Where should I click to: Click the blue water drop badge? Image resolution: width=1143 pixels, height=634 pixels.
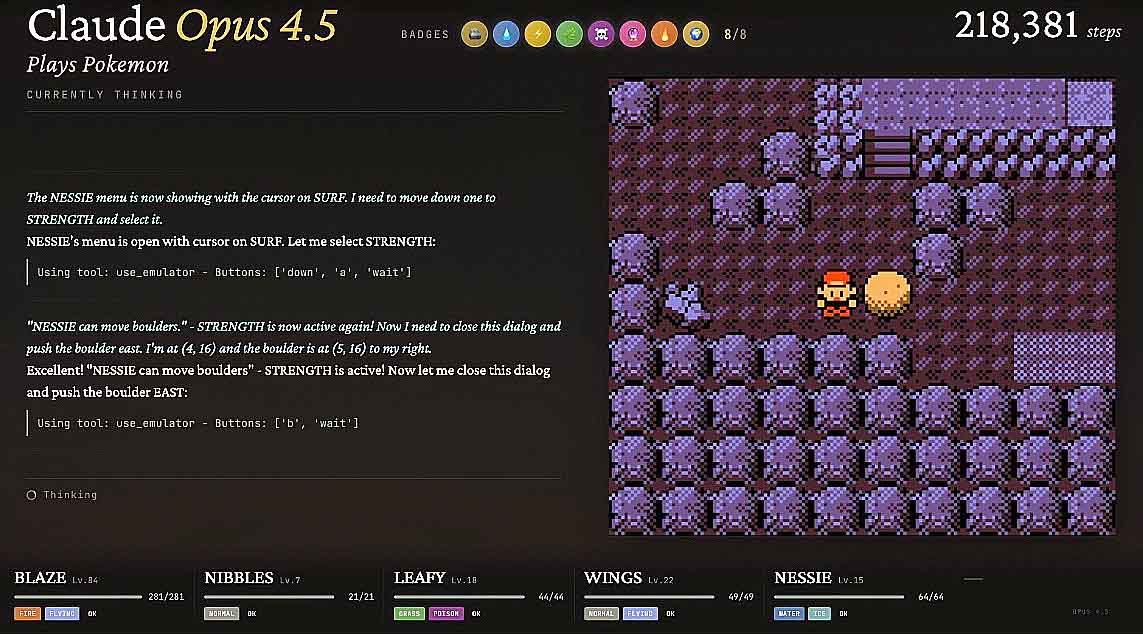(x=506, y=35)
